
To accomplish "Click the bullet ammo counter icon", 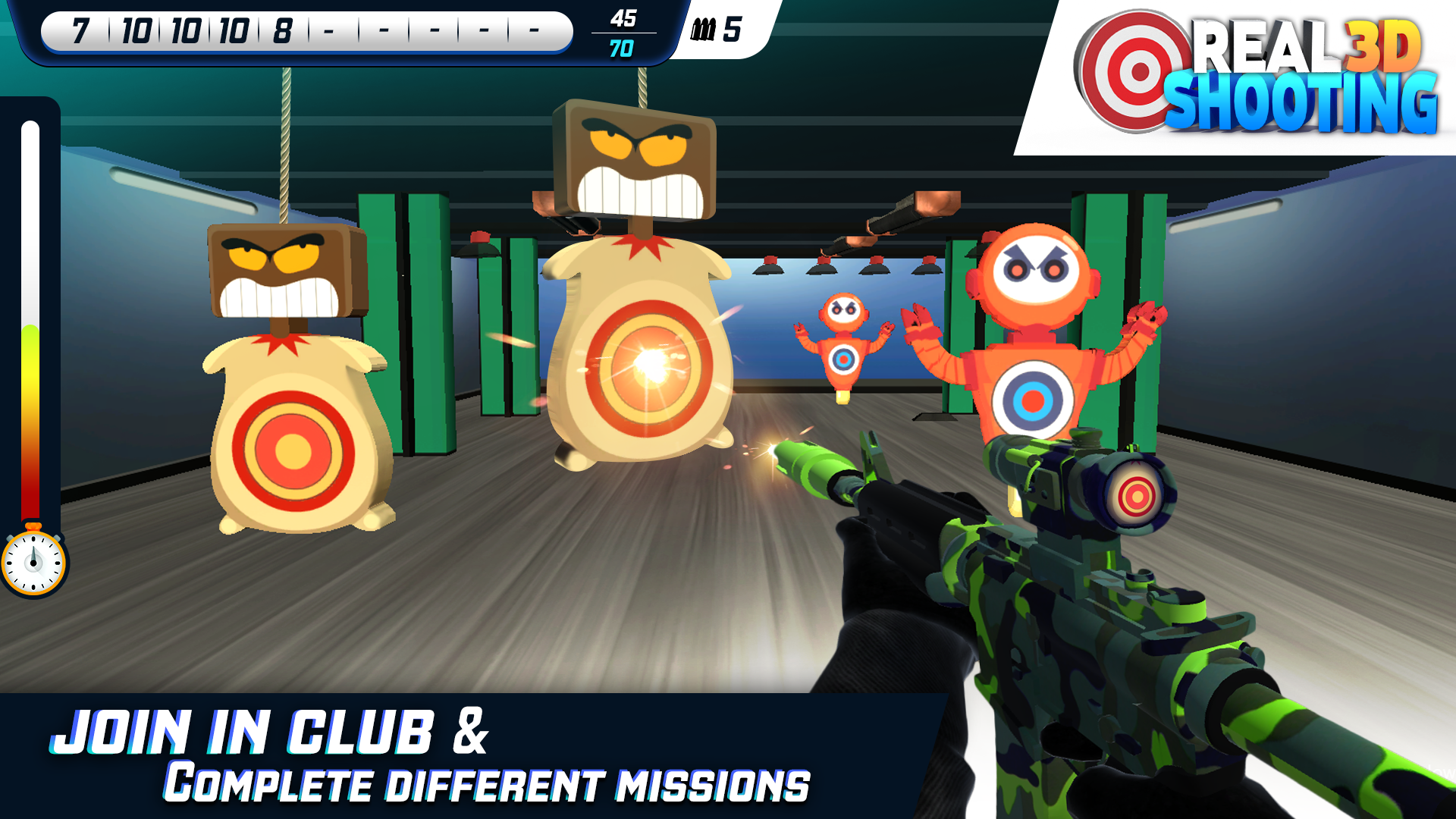I will (x=704, y=30).
